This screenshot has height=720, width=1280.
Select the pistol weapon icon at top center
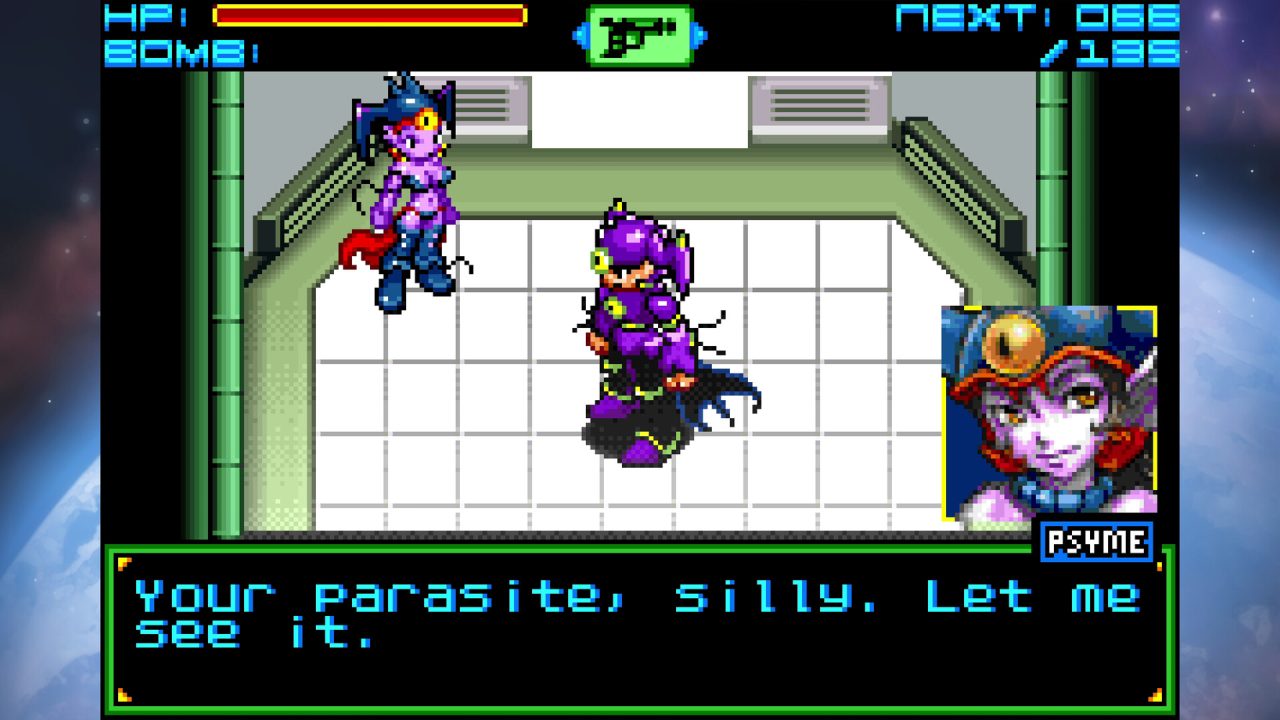[640, 33]
